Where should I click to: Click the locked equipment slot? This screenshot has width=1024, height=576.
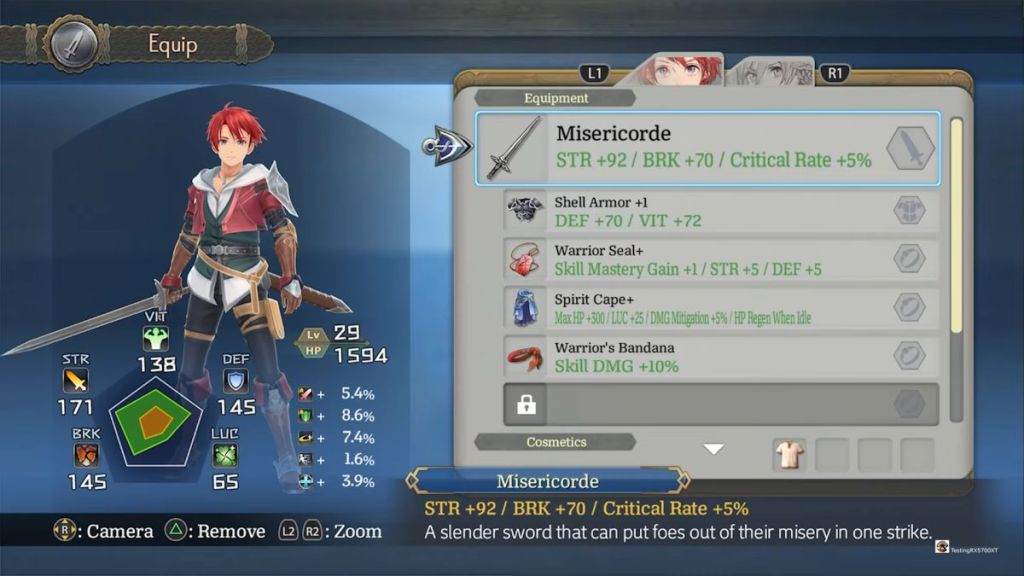tap(721, 404)
